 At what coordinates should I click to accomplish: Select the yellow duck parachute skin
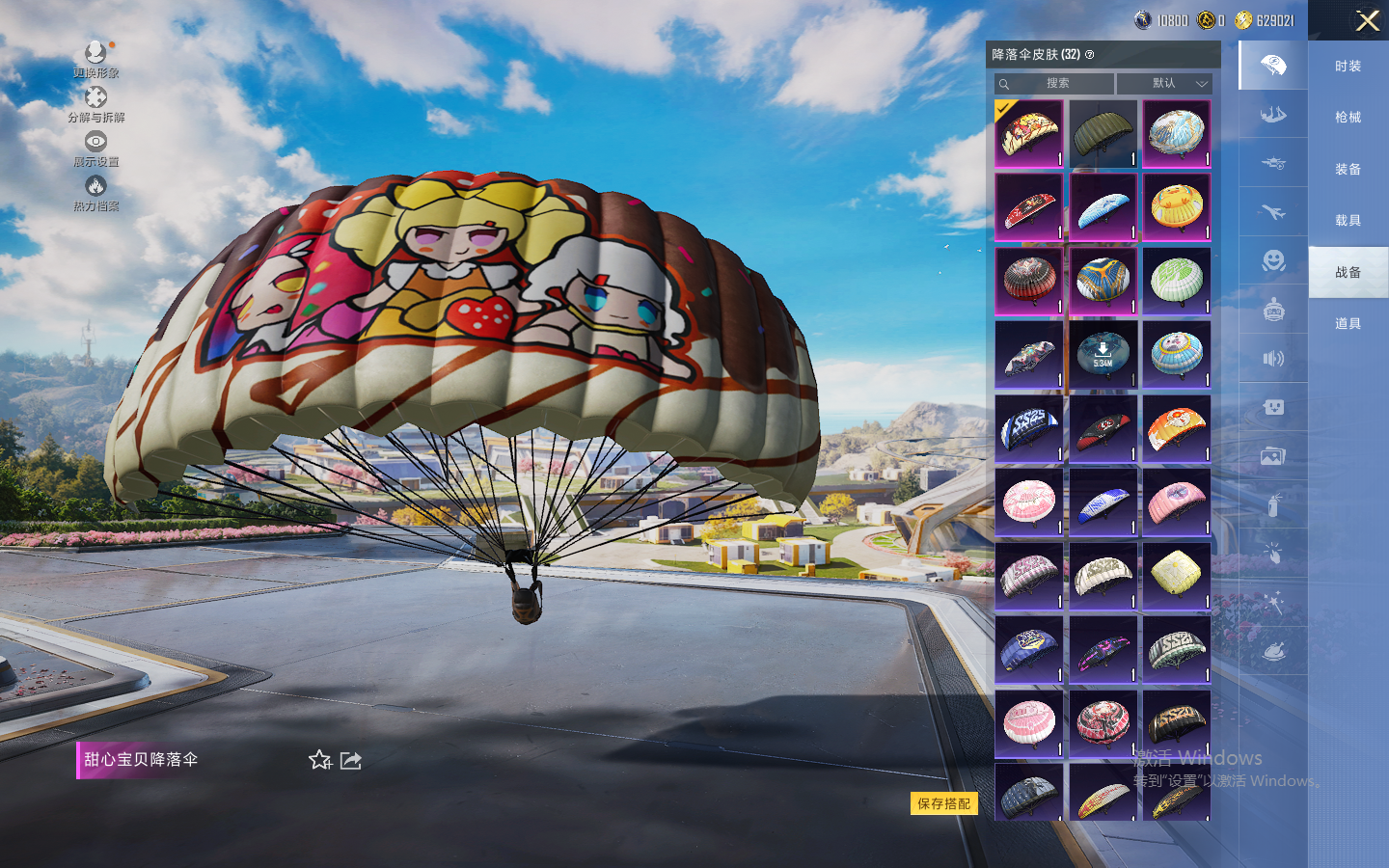click(1176, 206)
